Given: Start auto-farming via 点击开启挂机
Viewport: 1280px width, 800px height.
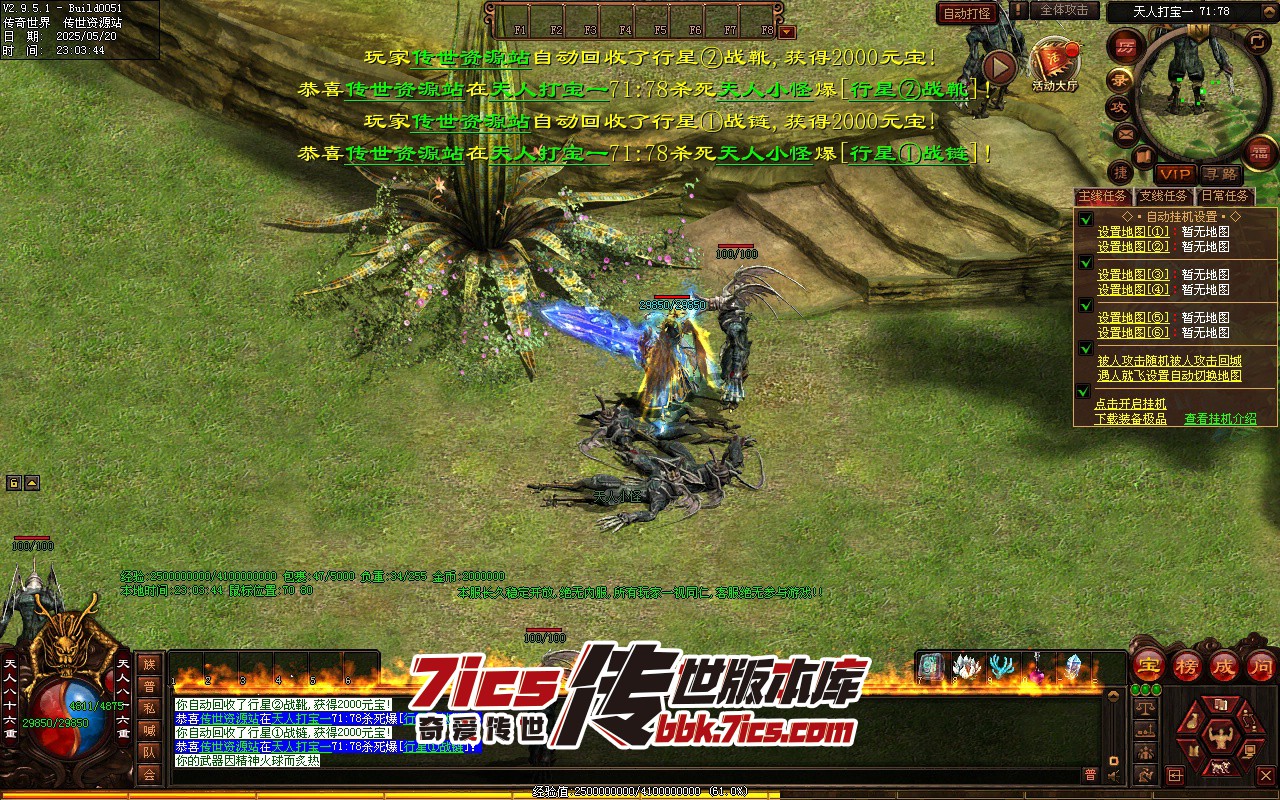Looking at the screenshot, I should pyautogui.click(x=1130, y=404).
